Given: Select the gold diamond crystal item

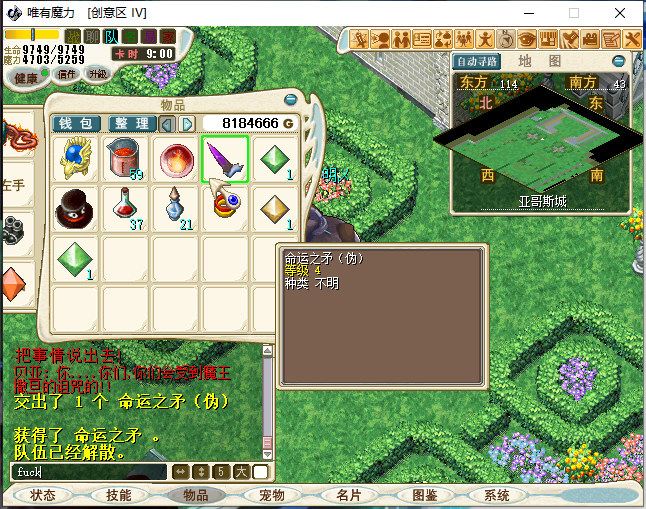Looking at the screenshot, I should tap(274, 209).
